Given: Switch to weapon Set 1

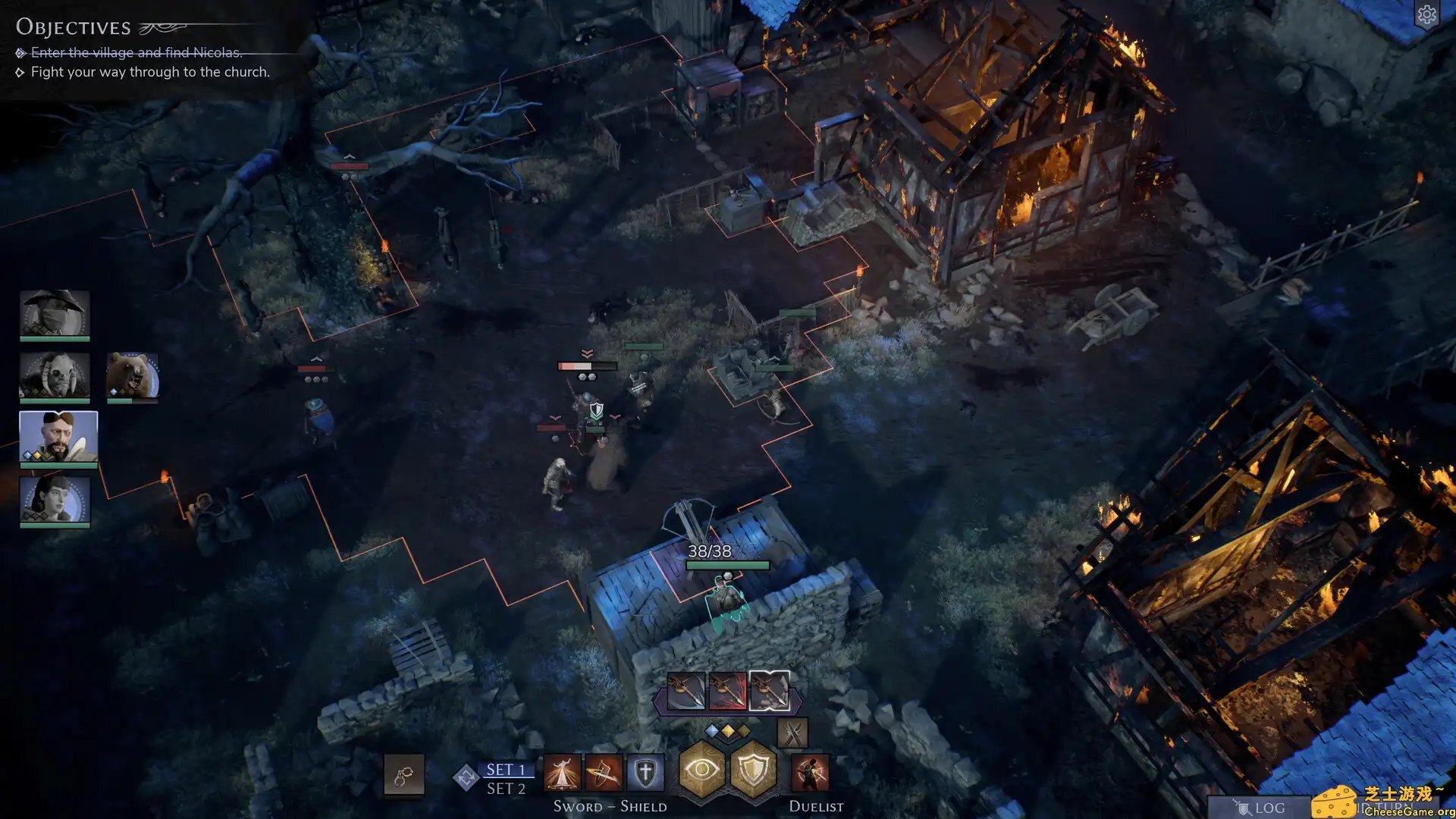Looking at the screenshot, I should click(x=506, y=769).
